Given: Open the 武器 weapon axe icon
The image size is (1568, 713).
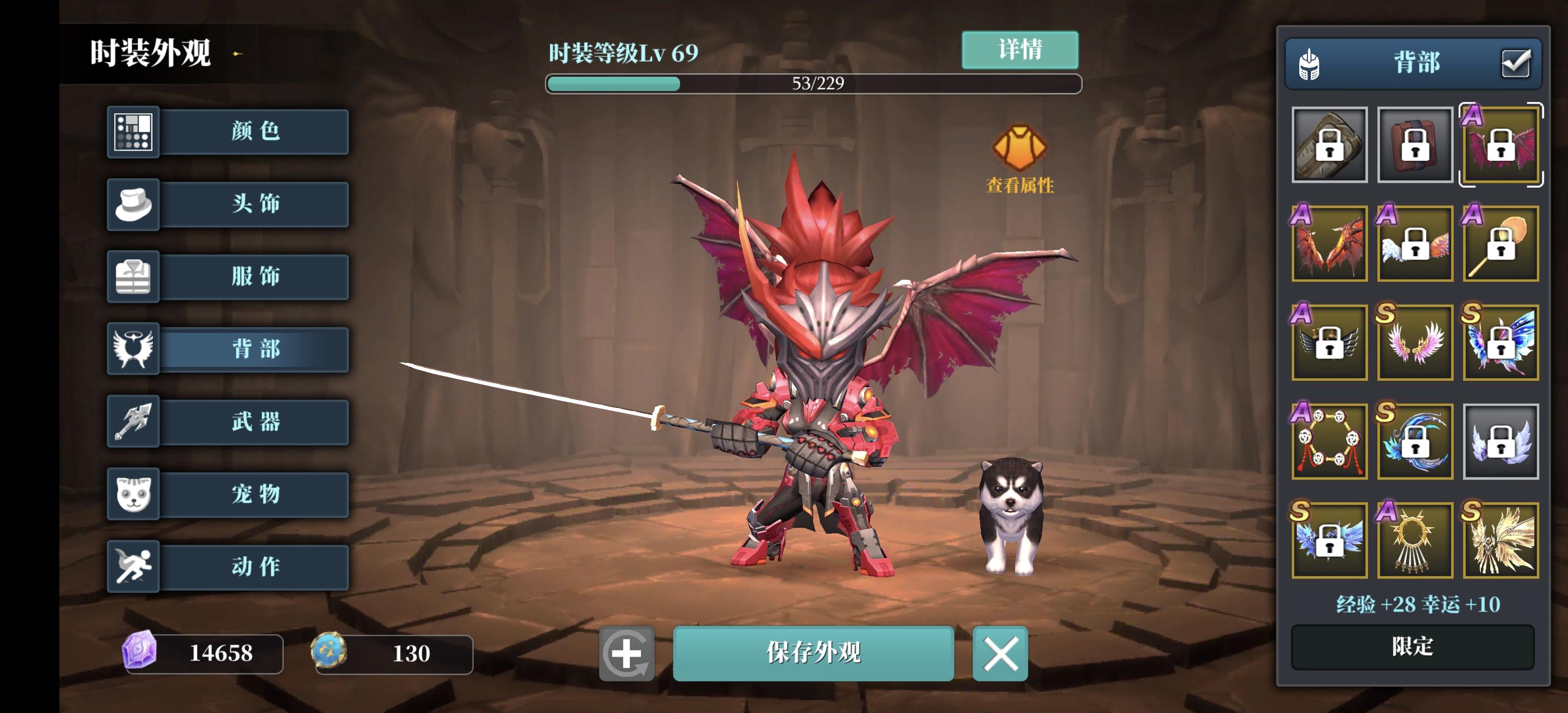Looking at the screenshot, I should pyautogui.click(x=133, y=421).
